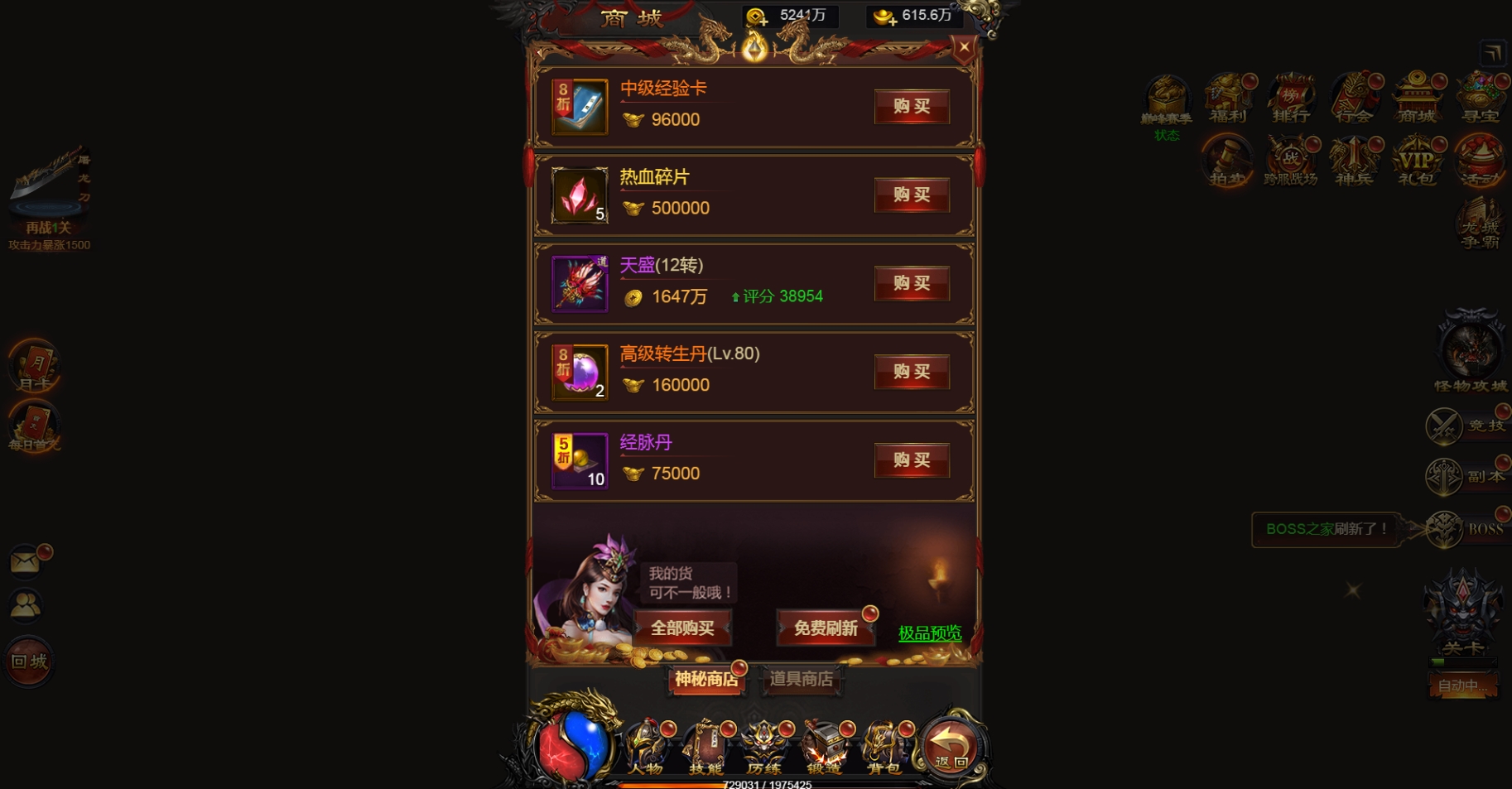This screenshot has width=1512, height=789.
Task: Click 全部购买 to buy everything
Action: click(682, 628)
